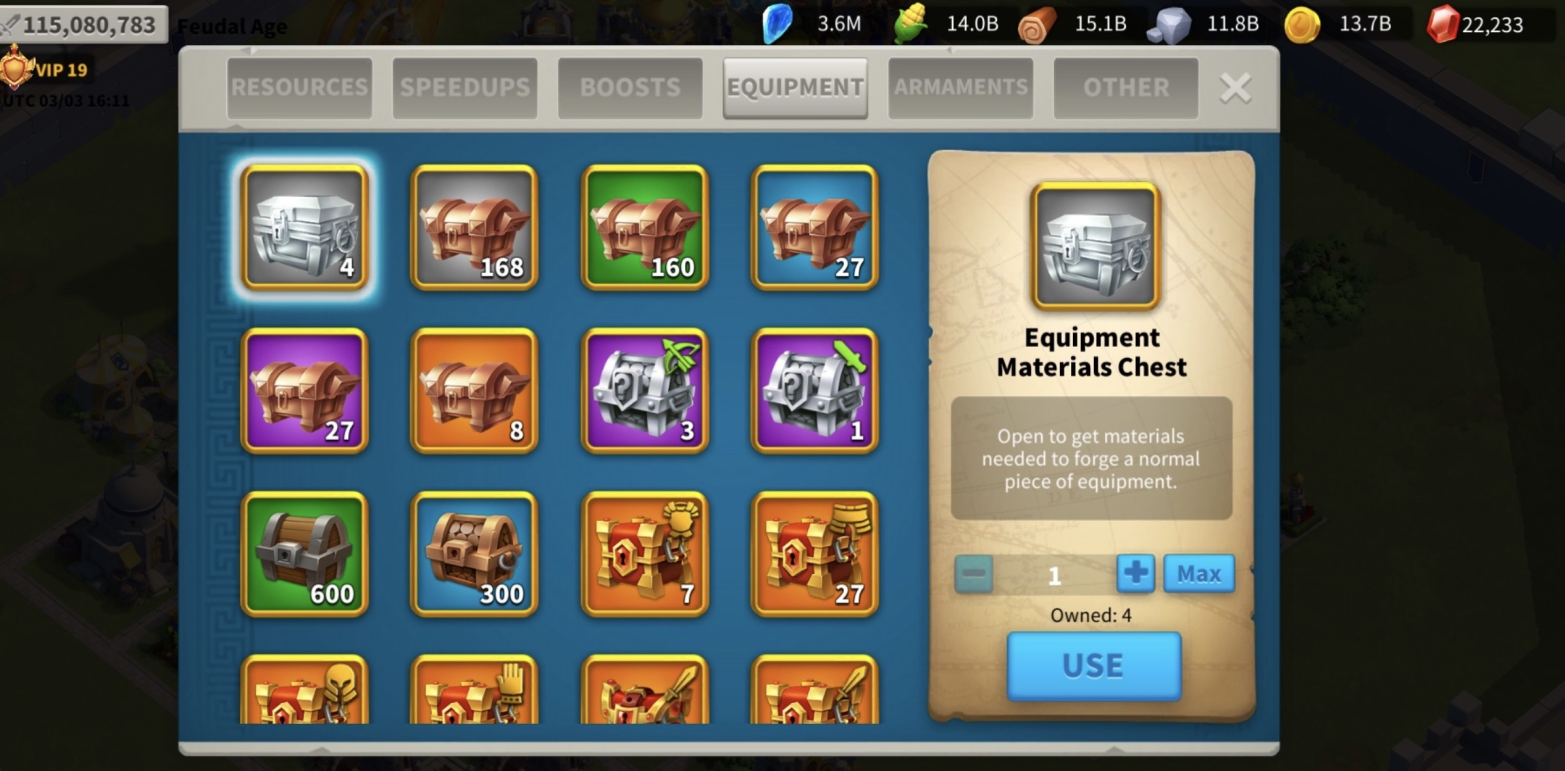
Task: Pick the orange-background bronze chest with 8
Action: (475, 391)
